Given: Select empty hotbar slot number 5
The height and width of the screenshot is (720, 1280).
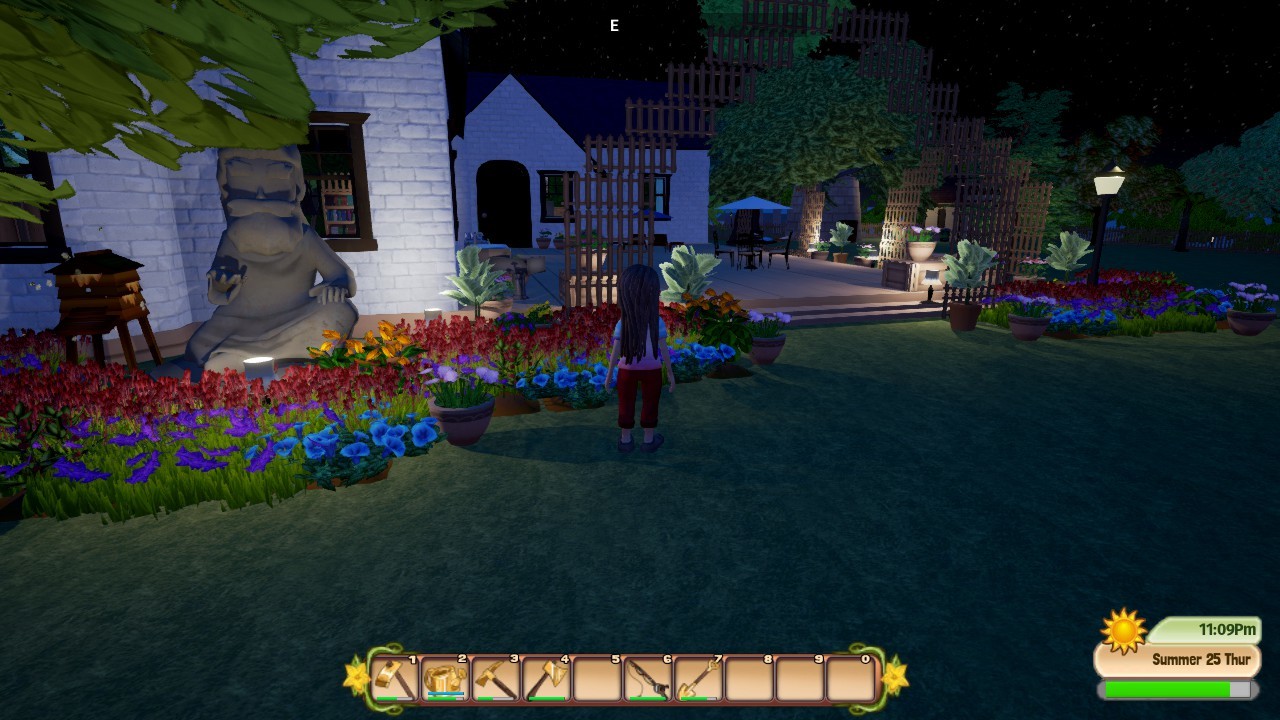Looking at the screenshot, I should 597,679.
